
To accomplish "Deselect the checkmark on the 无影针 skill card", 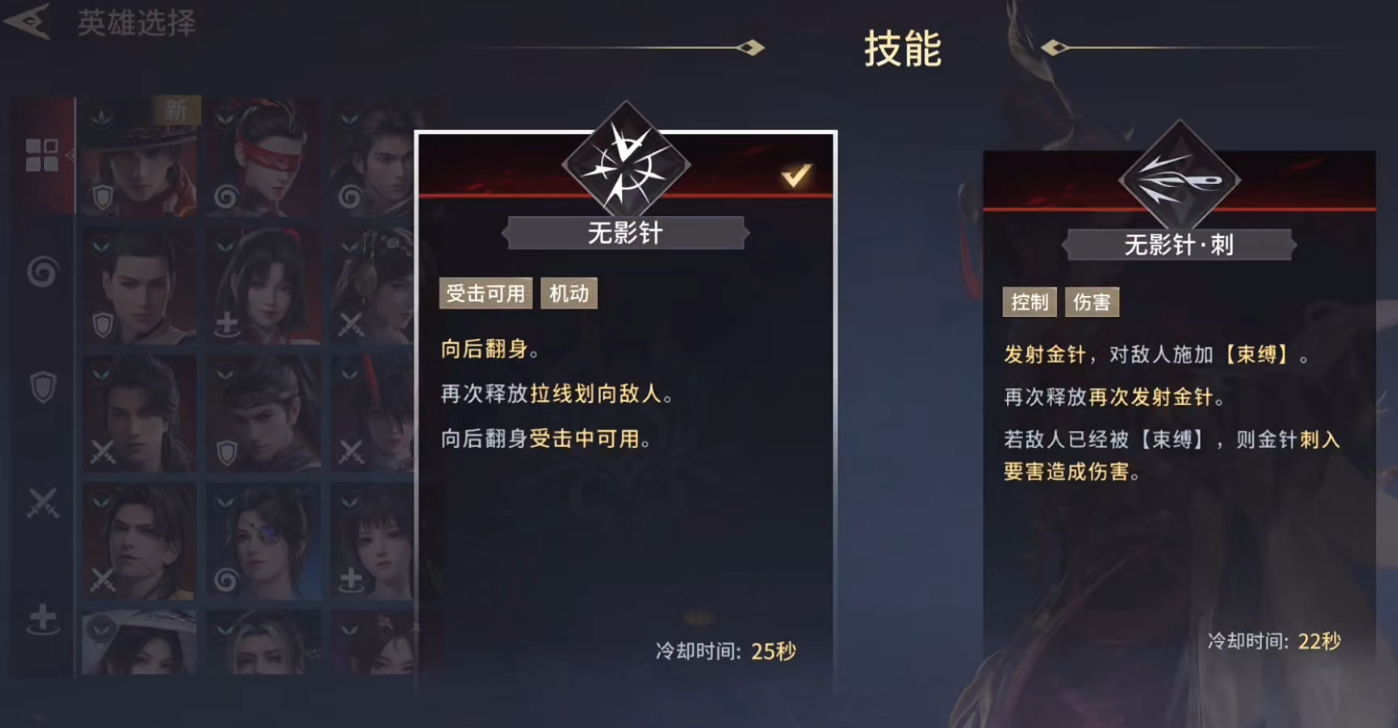I will (x=795, y=176).
